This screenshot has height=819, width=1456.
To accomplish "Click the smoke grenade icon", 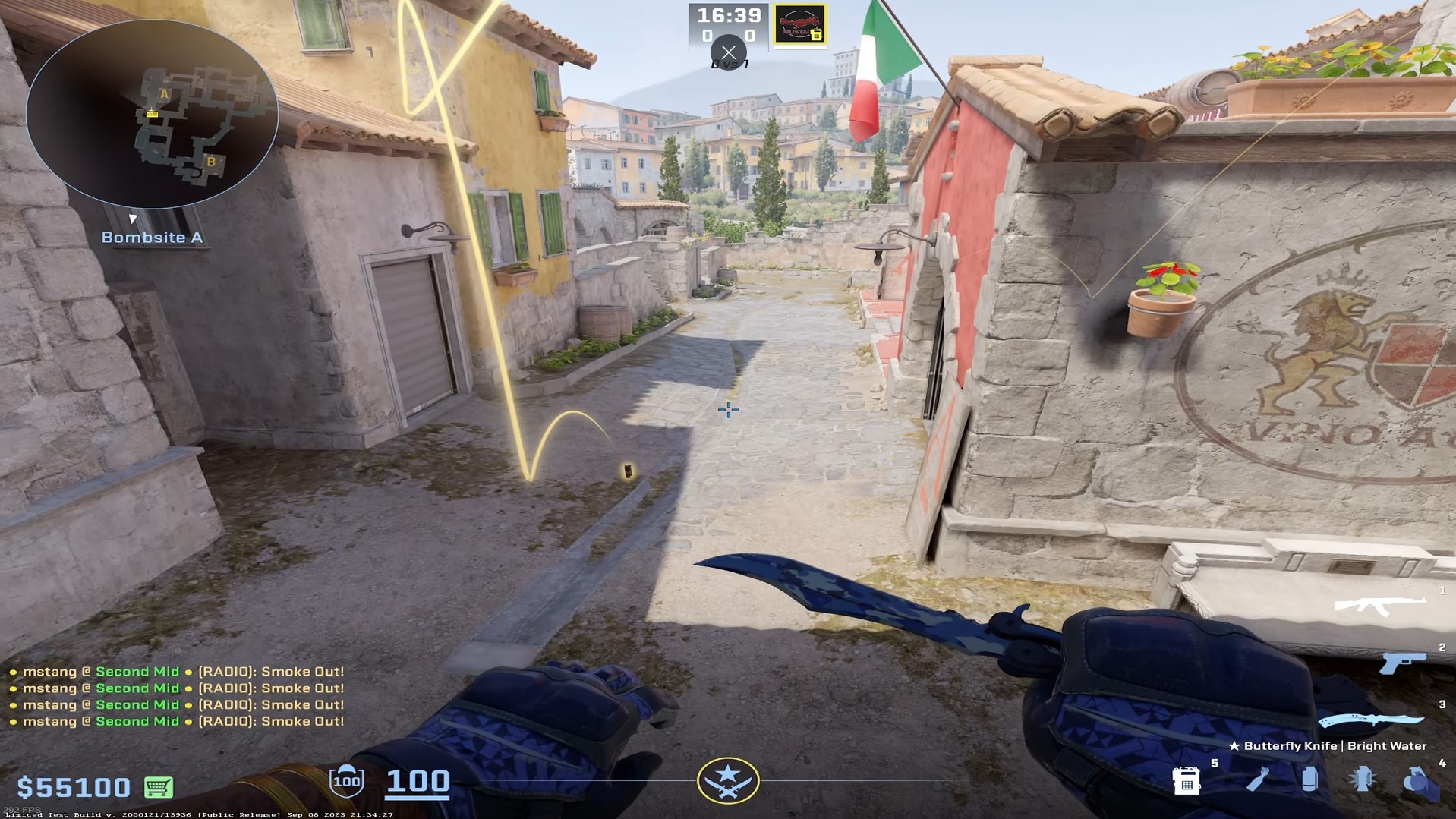I will point(1309,780).
